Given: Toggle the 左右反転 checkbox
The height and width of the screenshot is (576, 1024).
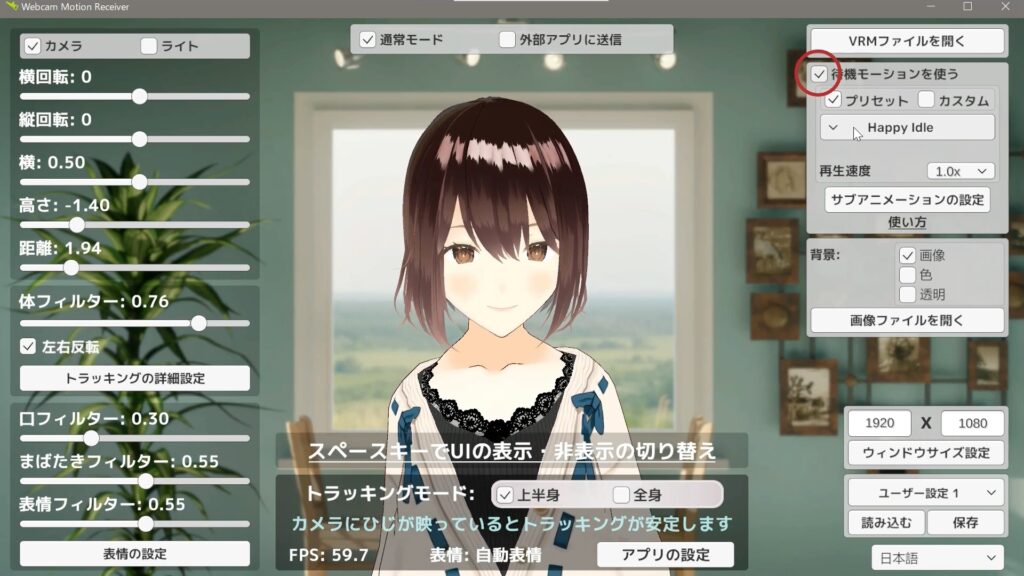Looking at the screenshot, I should 29,347.
